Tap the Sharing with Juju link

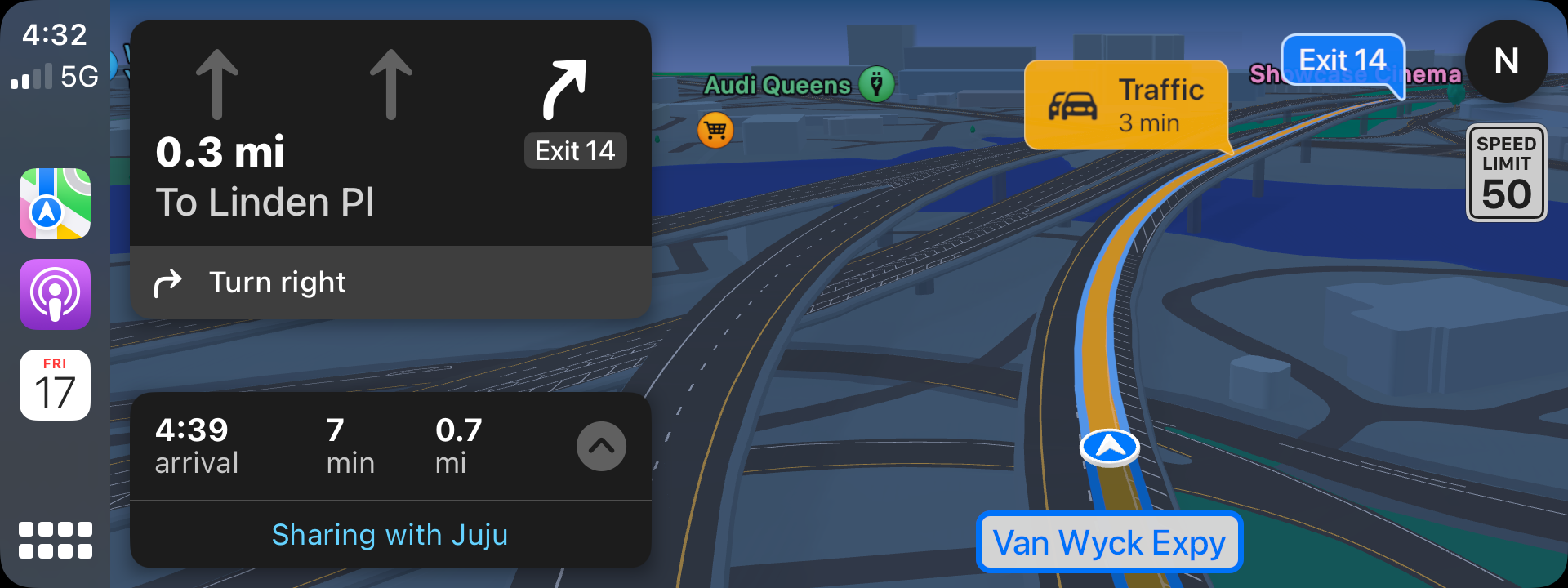pyautogui.click(x=390, y=535)
